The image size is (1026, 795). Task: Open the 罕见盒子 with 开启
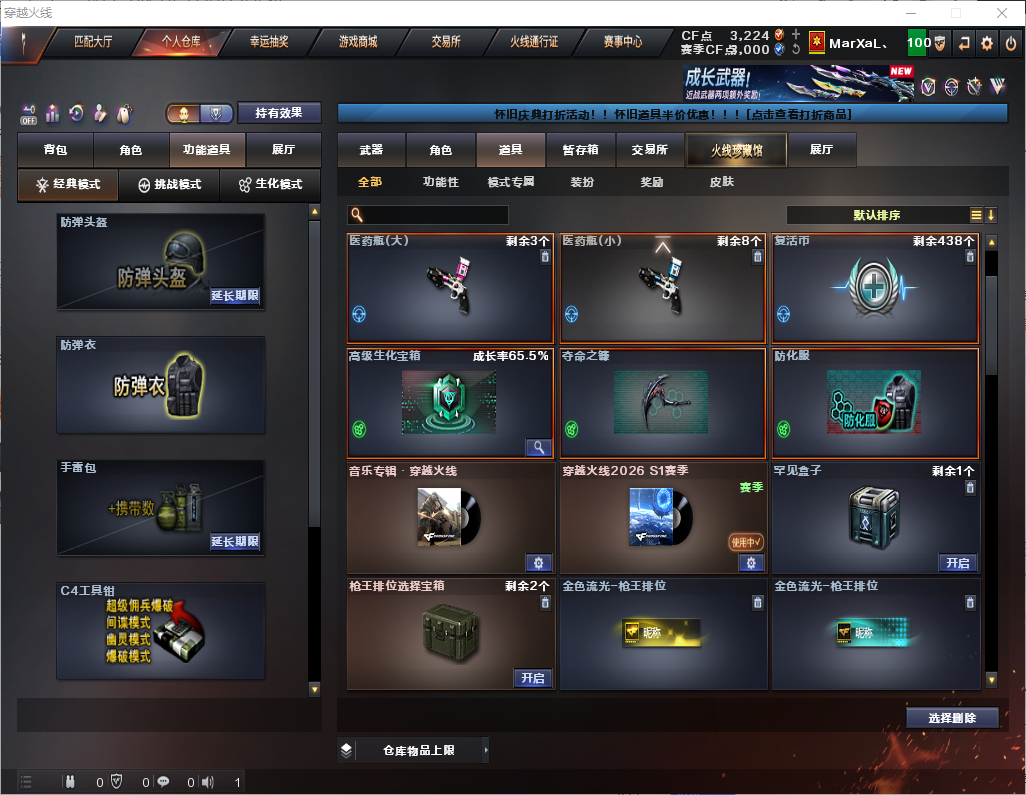click(x=957, y=563)
